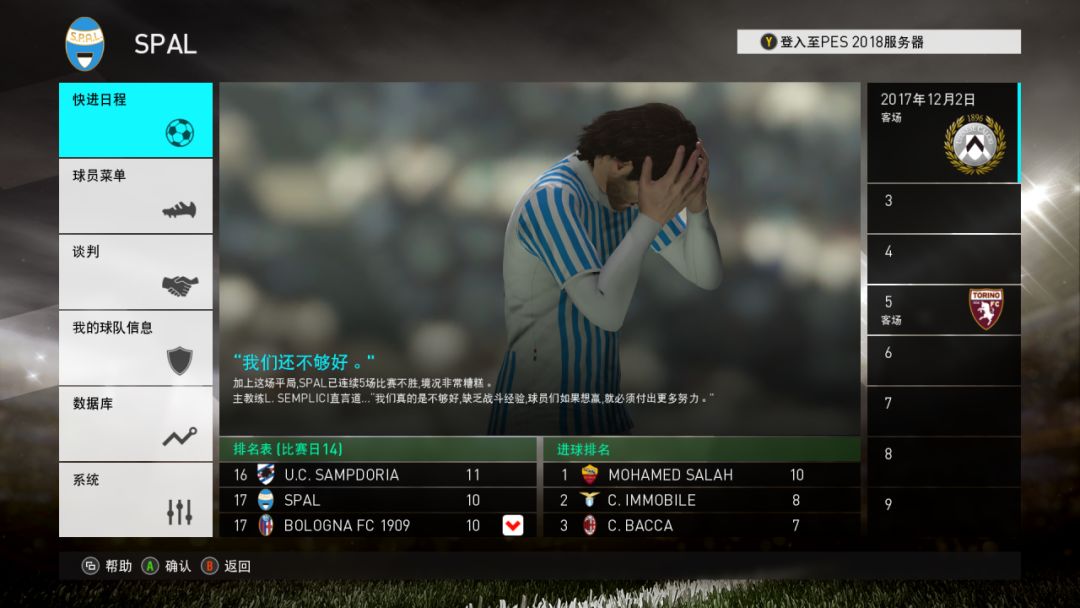Open 我的球队信息 team info
This screenshot has width=1080, height=608.
coord(135,348)
